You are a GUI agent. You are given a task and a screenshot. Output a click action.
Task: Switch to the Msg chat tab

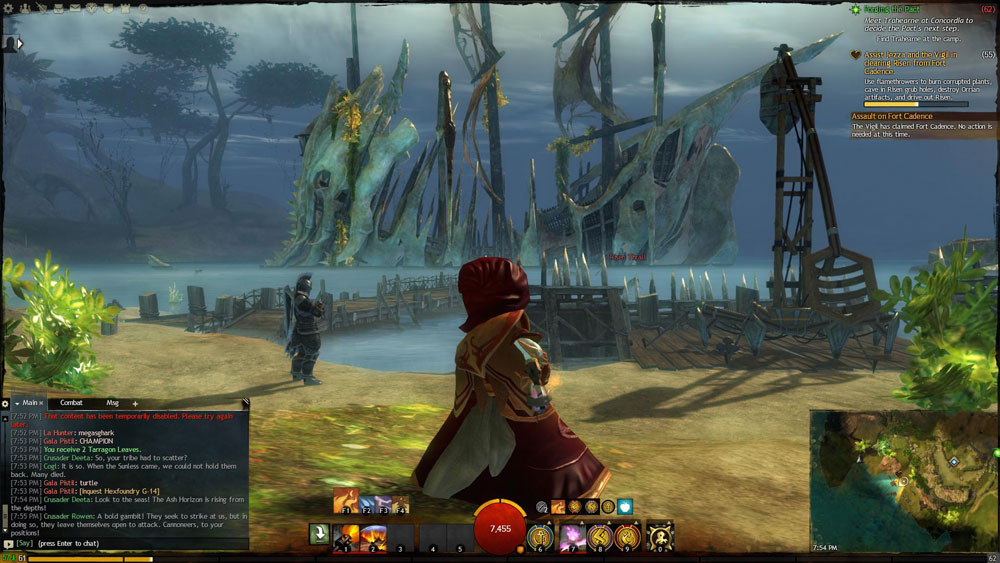[x=112, y=403]
